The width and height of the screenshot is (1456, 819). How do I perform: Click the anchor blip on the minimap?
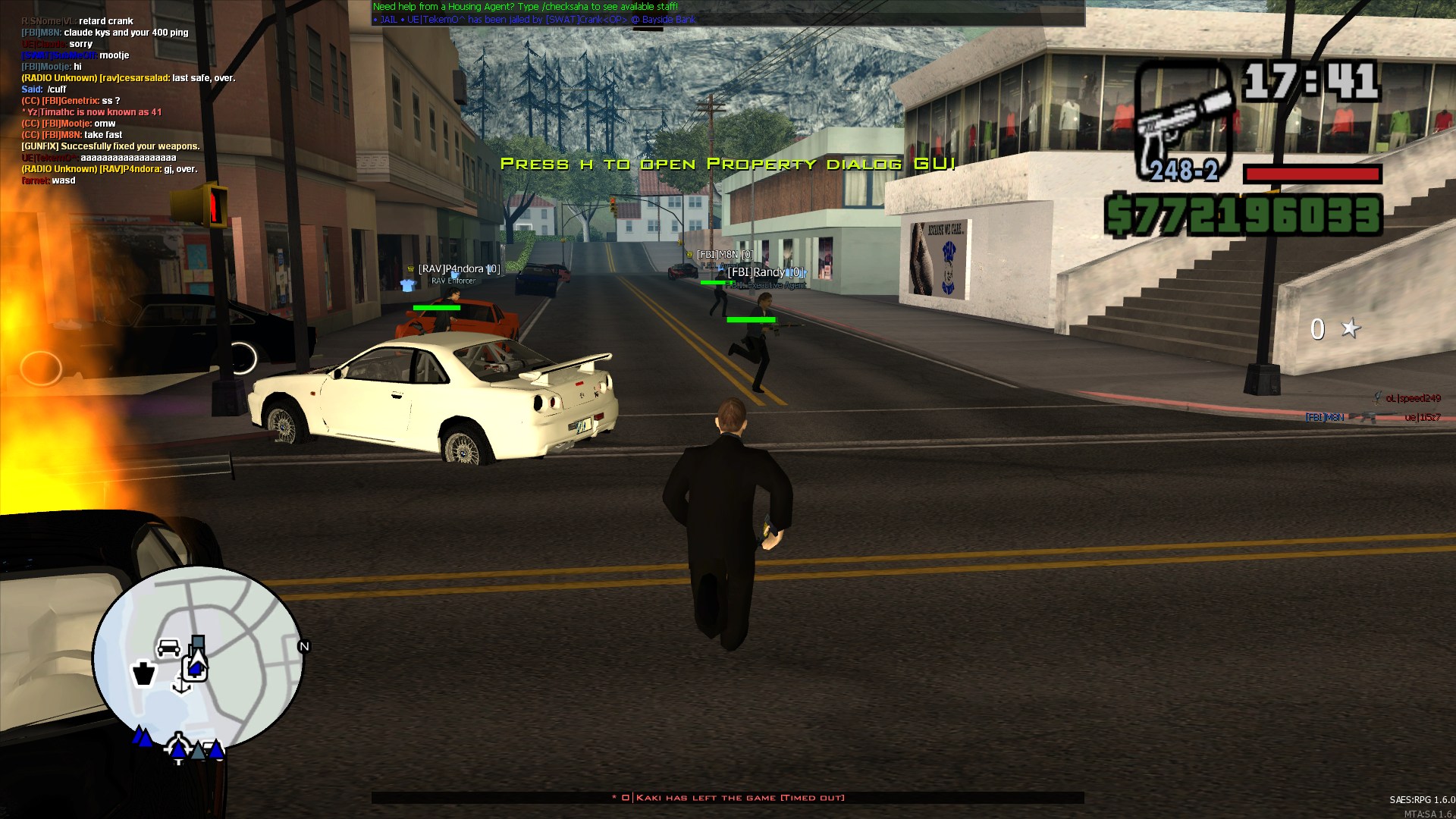(181, 685)
